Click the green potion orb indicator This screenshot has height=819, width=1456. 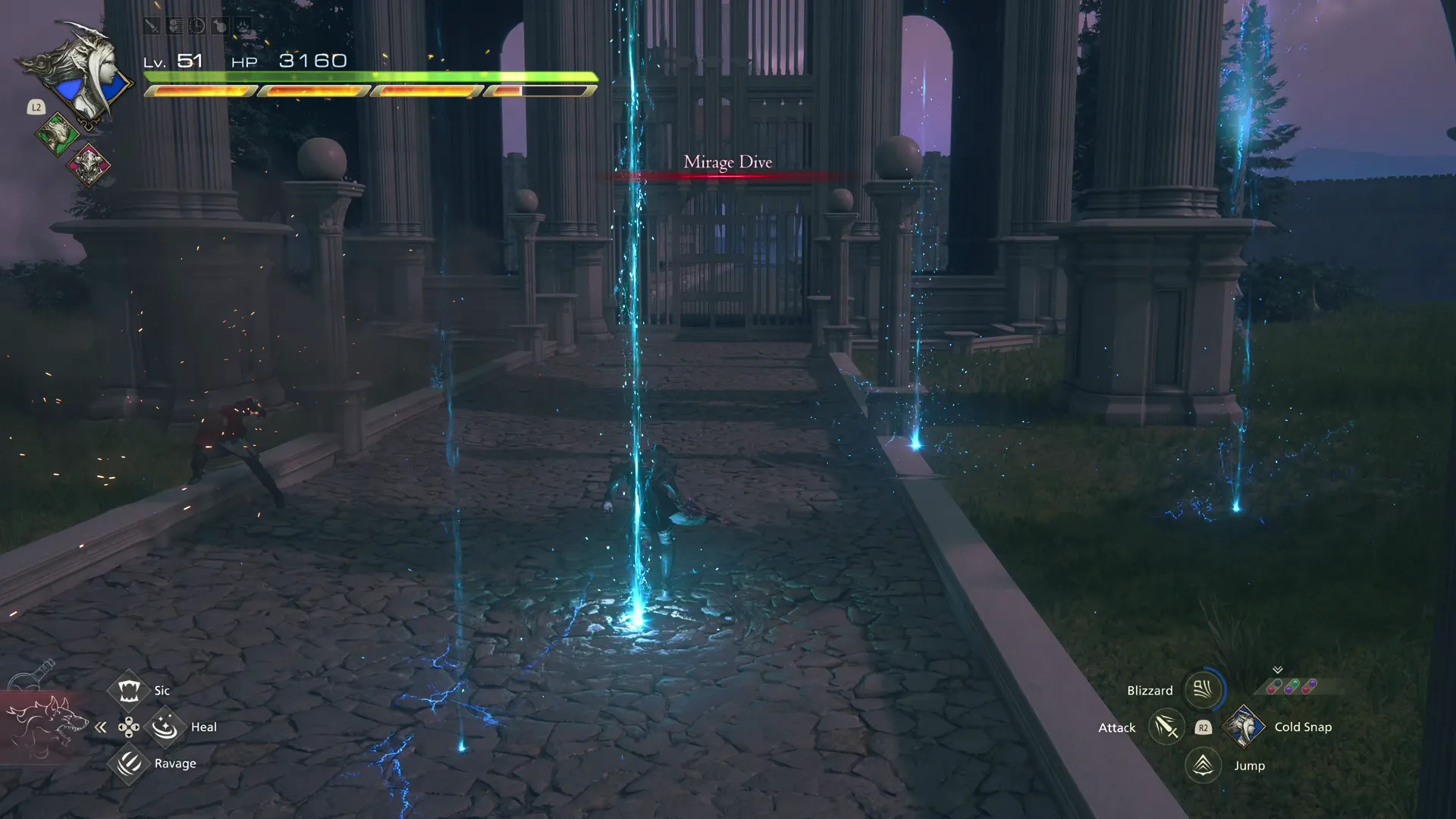(x=1294, y=683)
